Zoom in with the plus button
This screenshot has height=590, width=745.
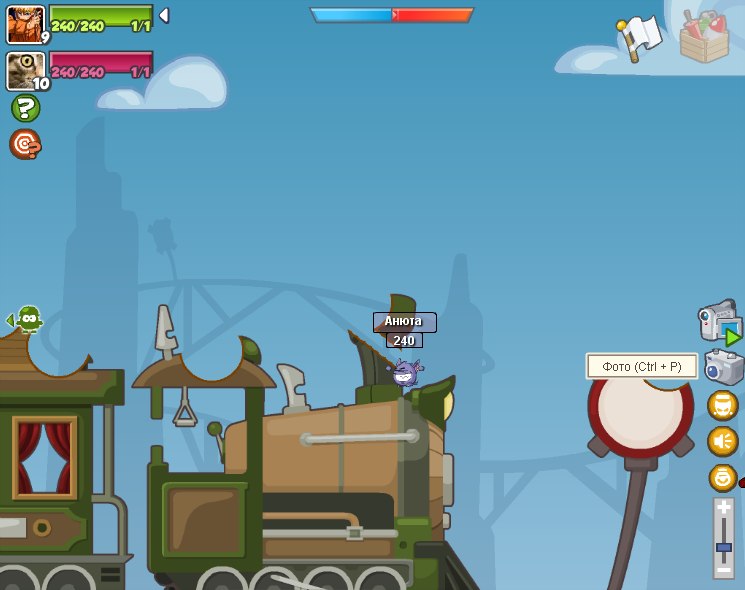point(723,508)
